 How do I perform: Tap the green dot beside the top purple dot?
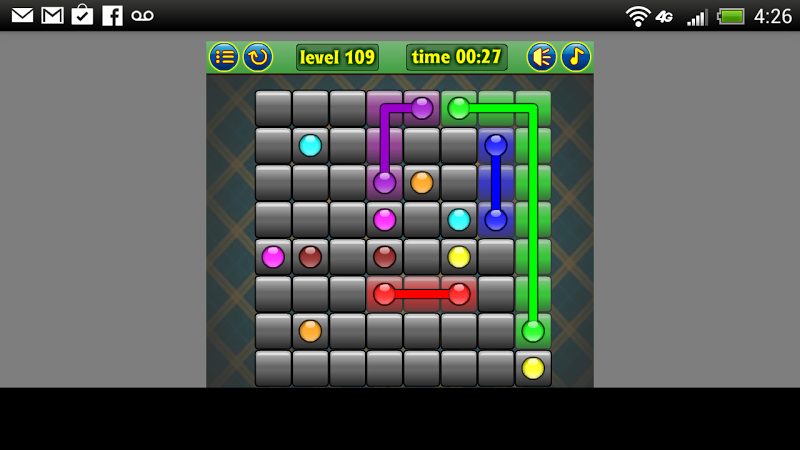click(459, 108)
